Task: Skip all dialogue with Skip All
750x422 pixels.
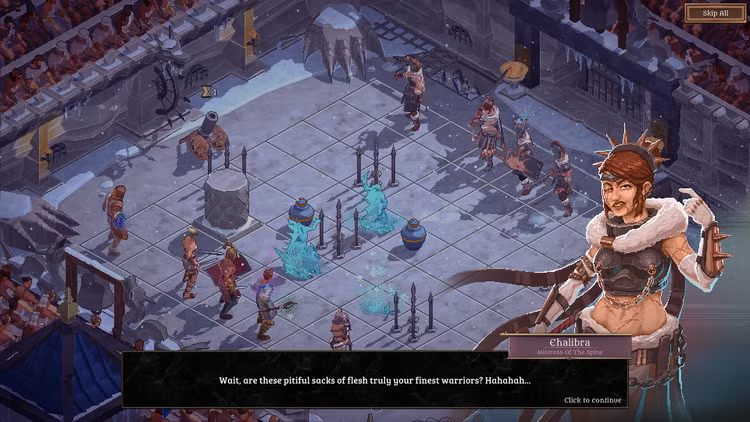Action: click(x=707, y=13)
